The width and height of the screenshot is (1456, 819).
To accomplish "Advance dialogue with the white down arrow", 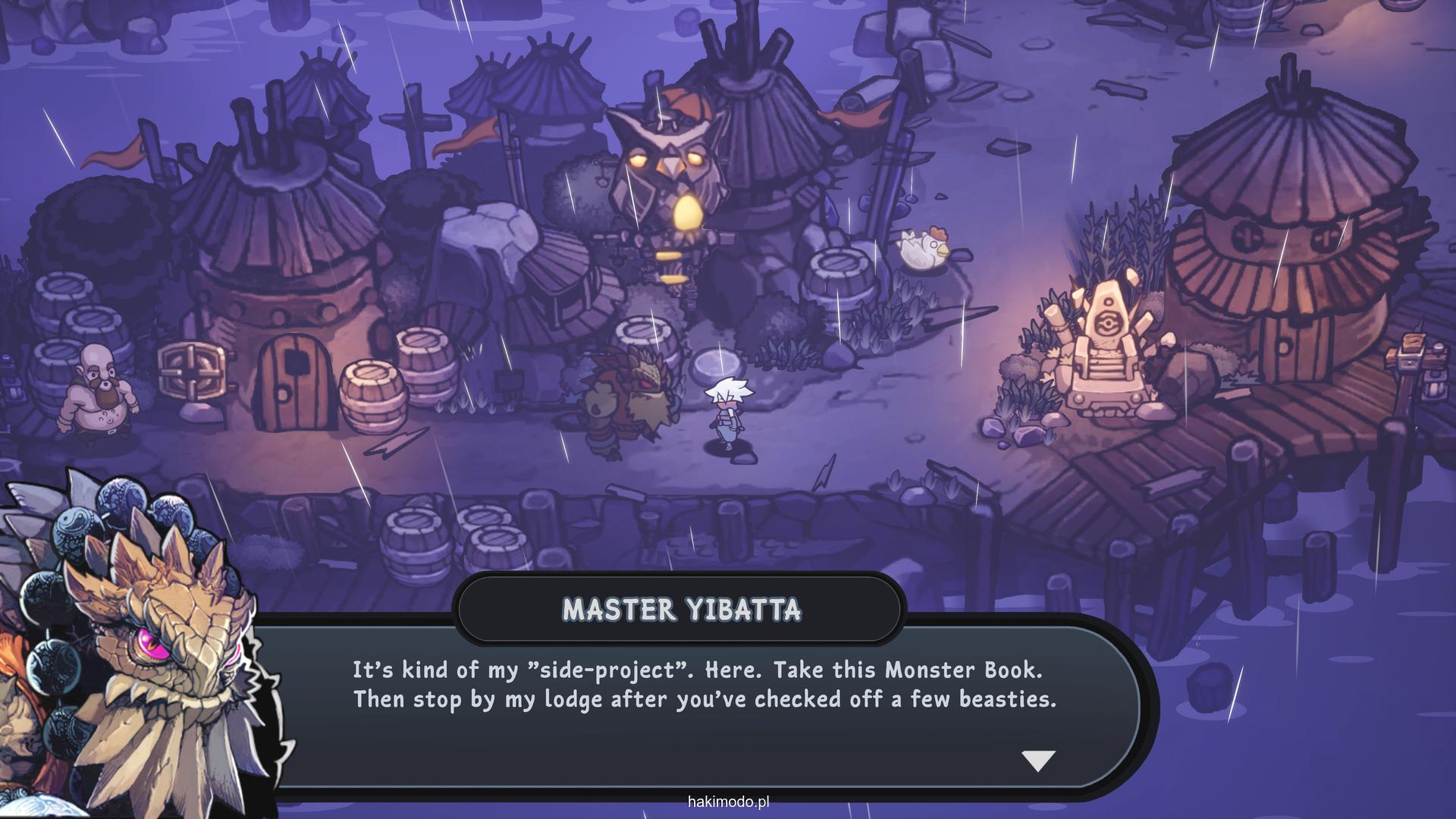I will coord(1038,760).
